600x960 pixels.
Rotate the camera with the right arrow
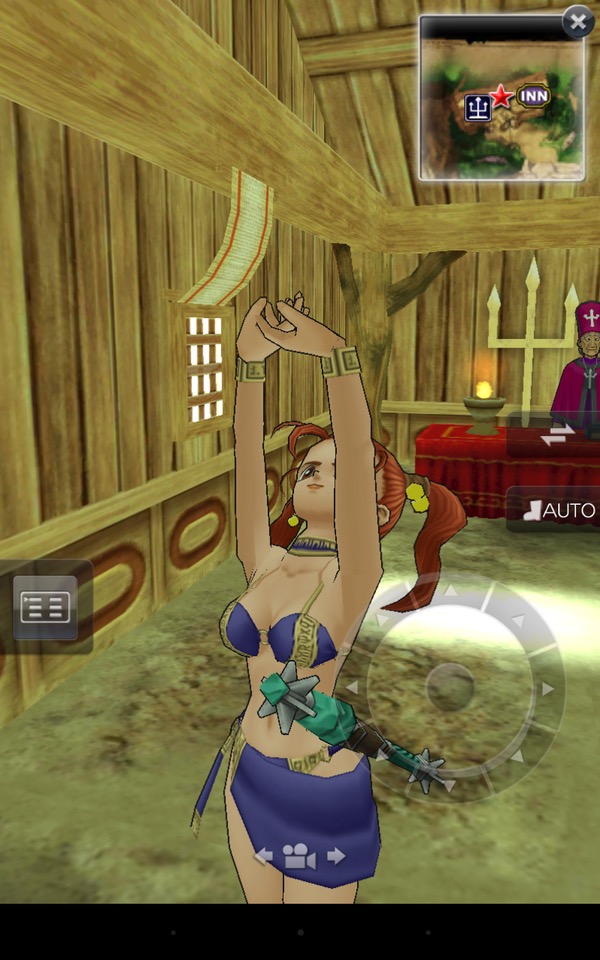point(336,856)
